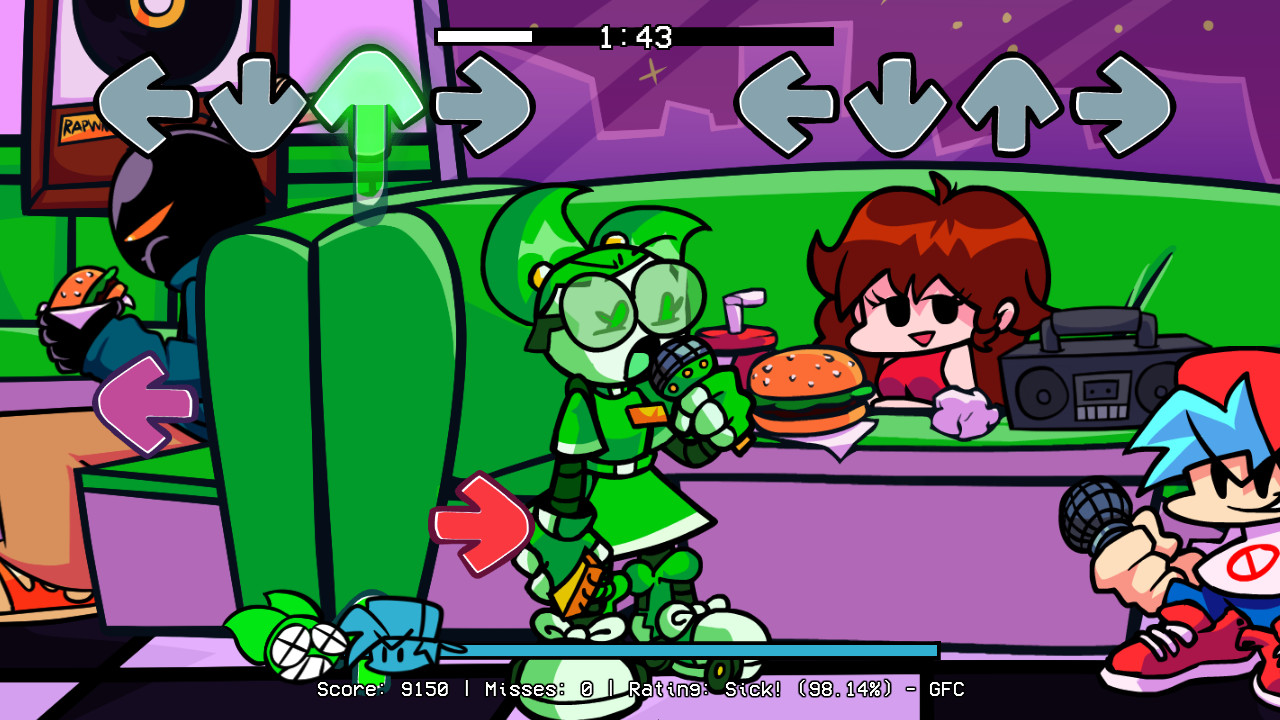Click the health bar at the bottom

pos(700,648)
